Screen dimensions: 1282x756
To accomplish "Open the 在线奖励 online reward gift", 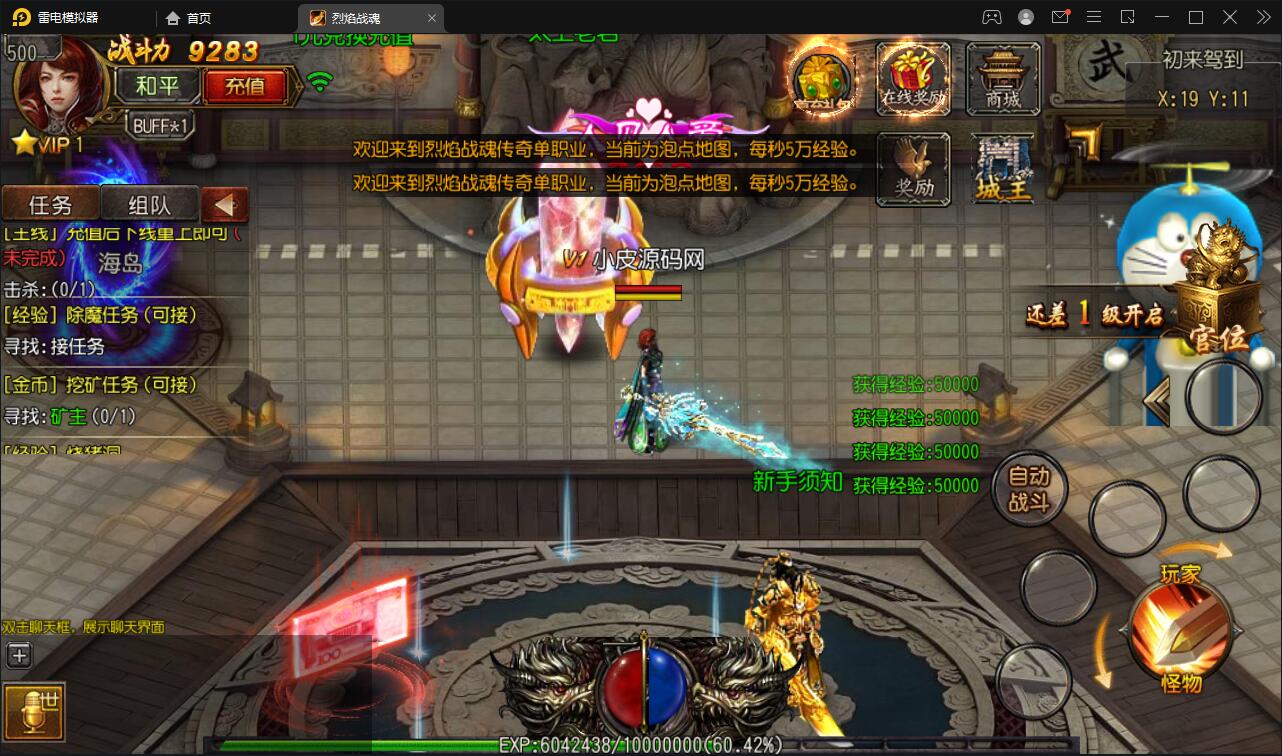I will click(913, 77).
